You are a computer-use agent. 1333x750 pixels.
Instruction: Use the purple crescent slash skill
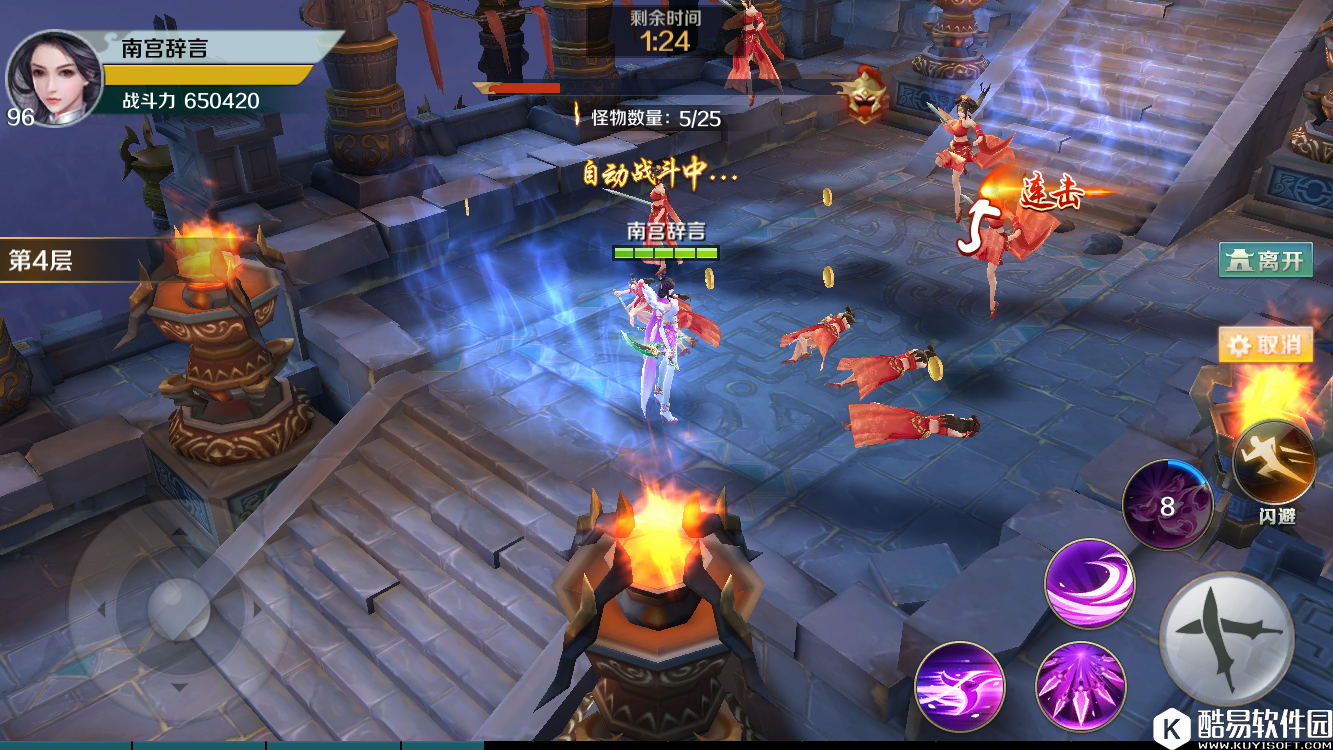(x=1090, y=584)
